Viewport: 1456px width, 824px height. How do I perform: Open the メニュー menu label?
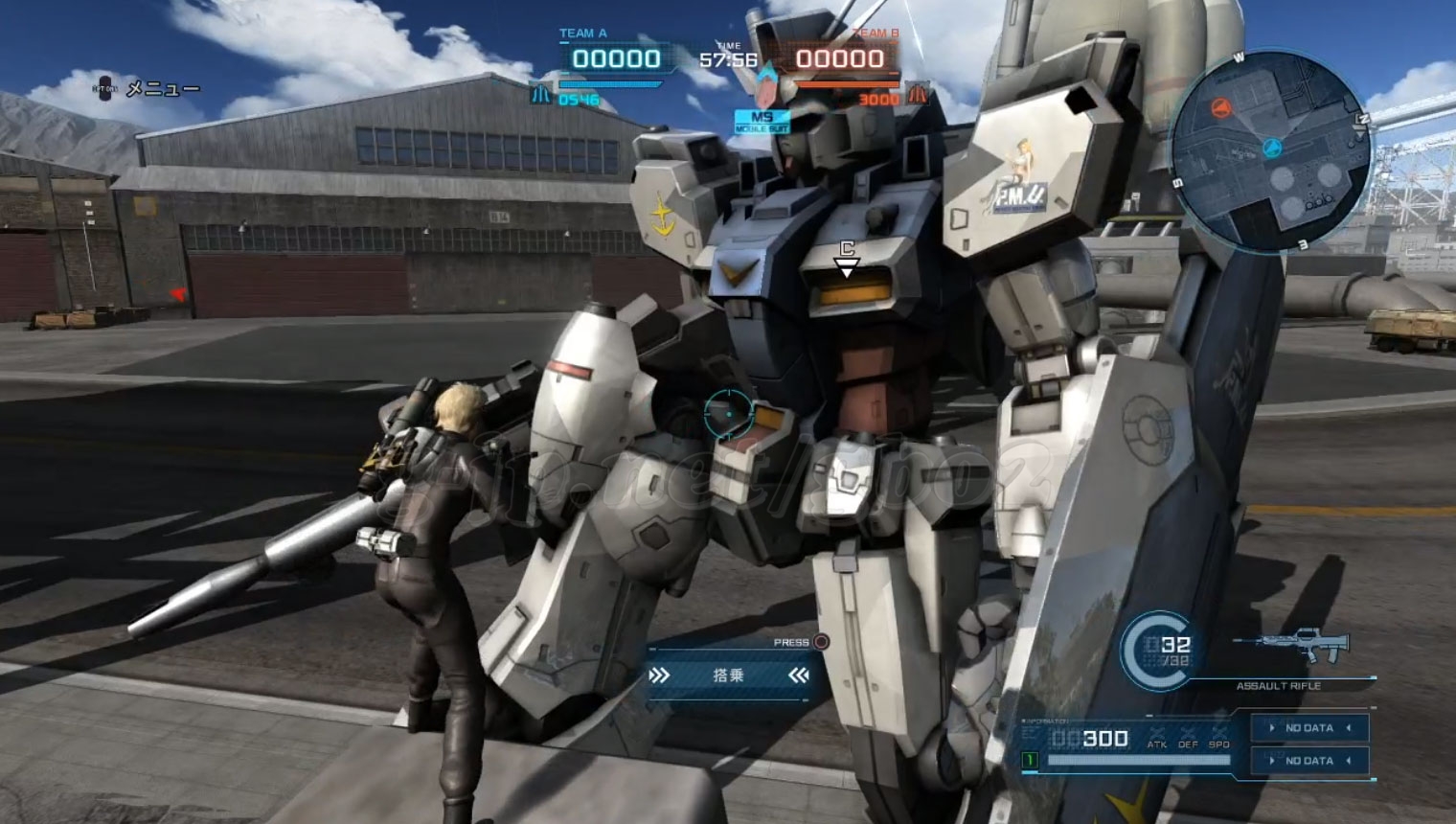point(163,89)
